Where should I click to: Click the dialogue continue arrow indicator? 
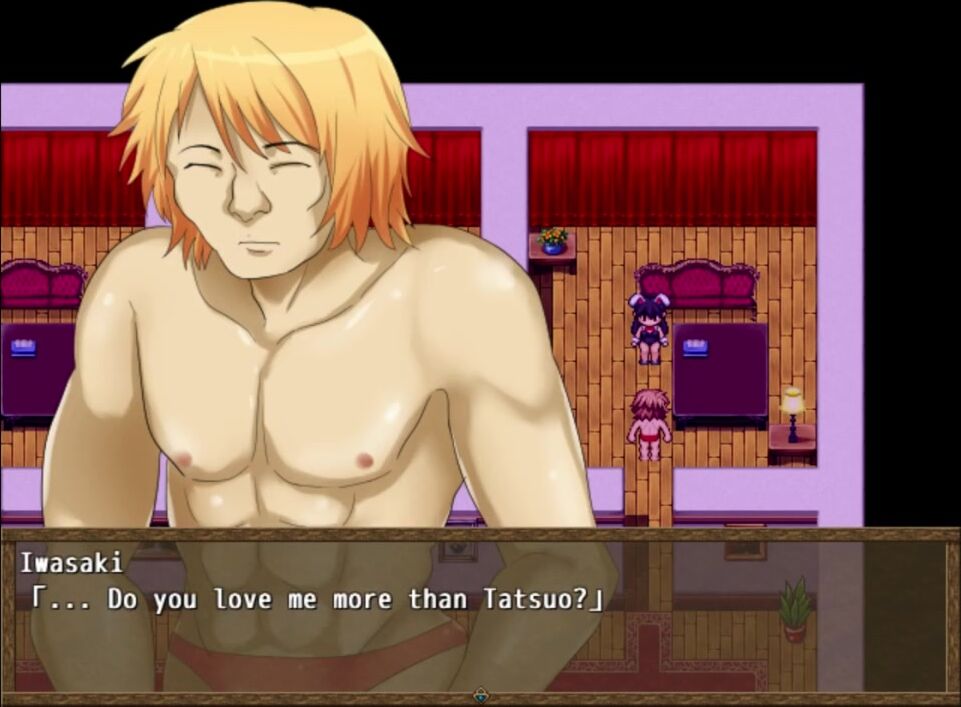click(x=481, y=693)
